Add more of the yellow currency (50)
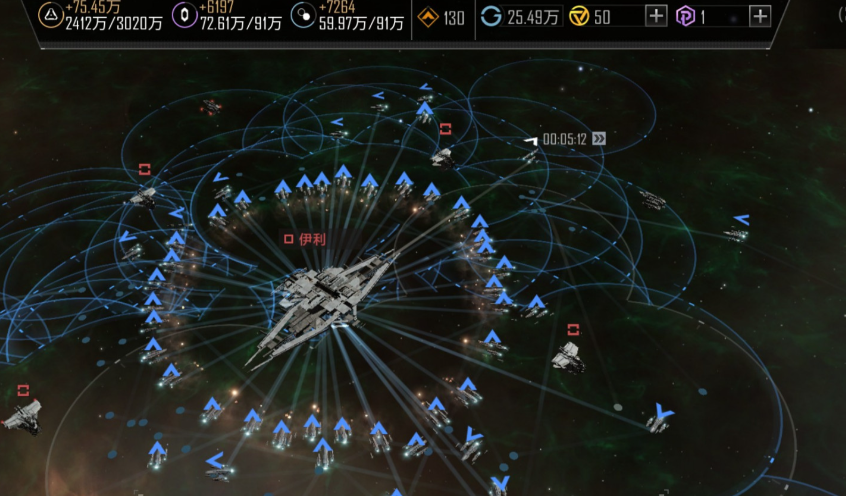 click(x=656, y=16)
